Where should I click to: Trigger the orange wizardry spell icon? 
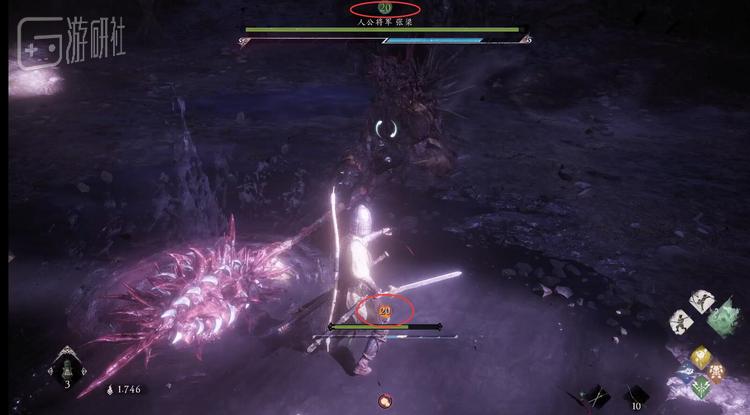(x=716, y=375)
